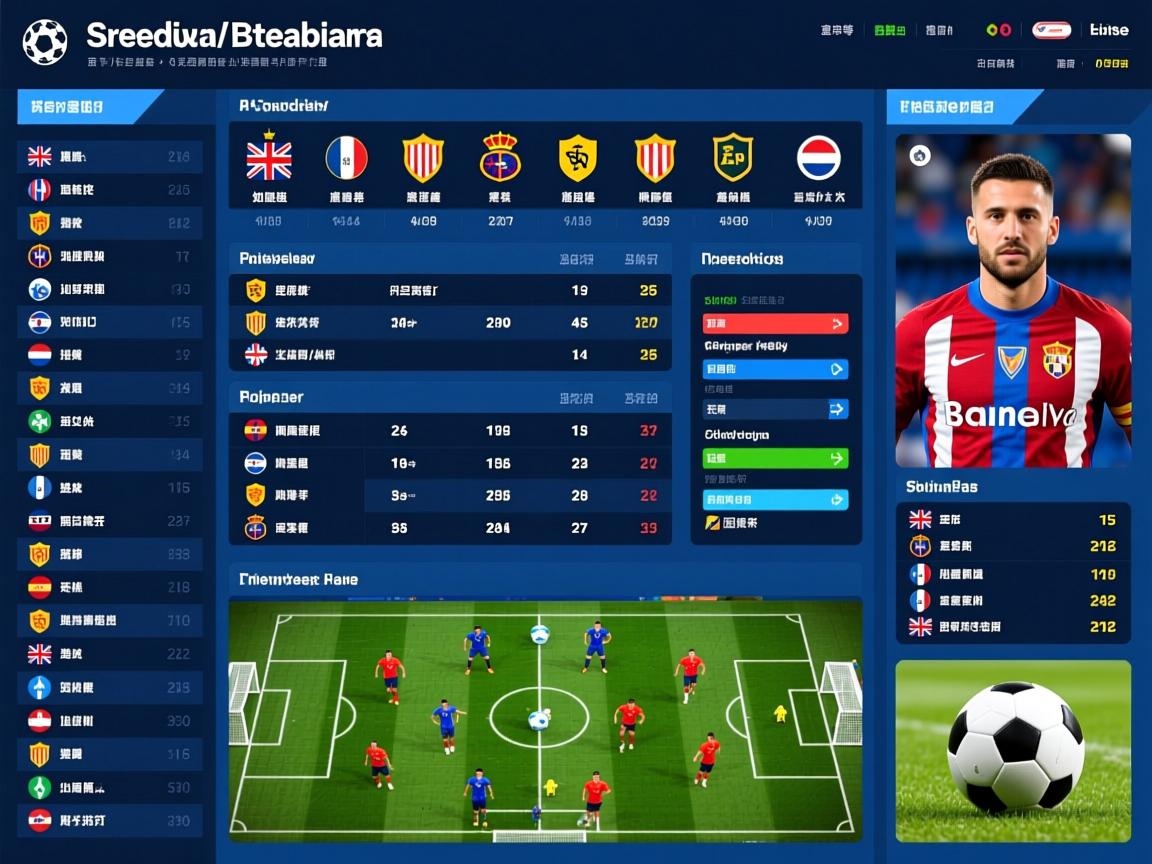This screenshot has height=864, width=1152.
Task: Choose the French tricolor circle team
Action: [x=346, y=158]
